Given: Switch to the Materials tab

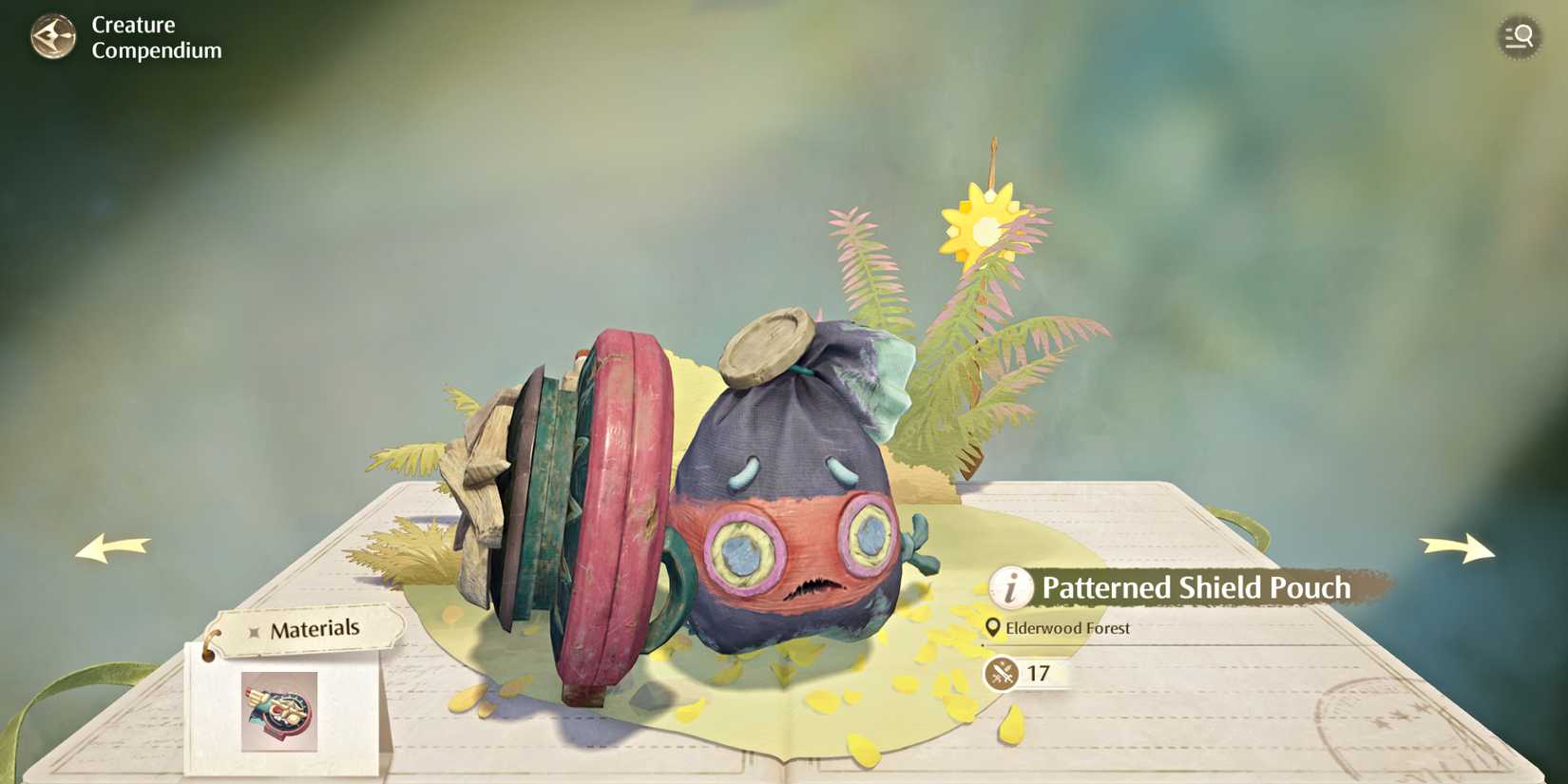Looking at the screenshot, I should tap(315, 627).
